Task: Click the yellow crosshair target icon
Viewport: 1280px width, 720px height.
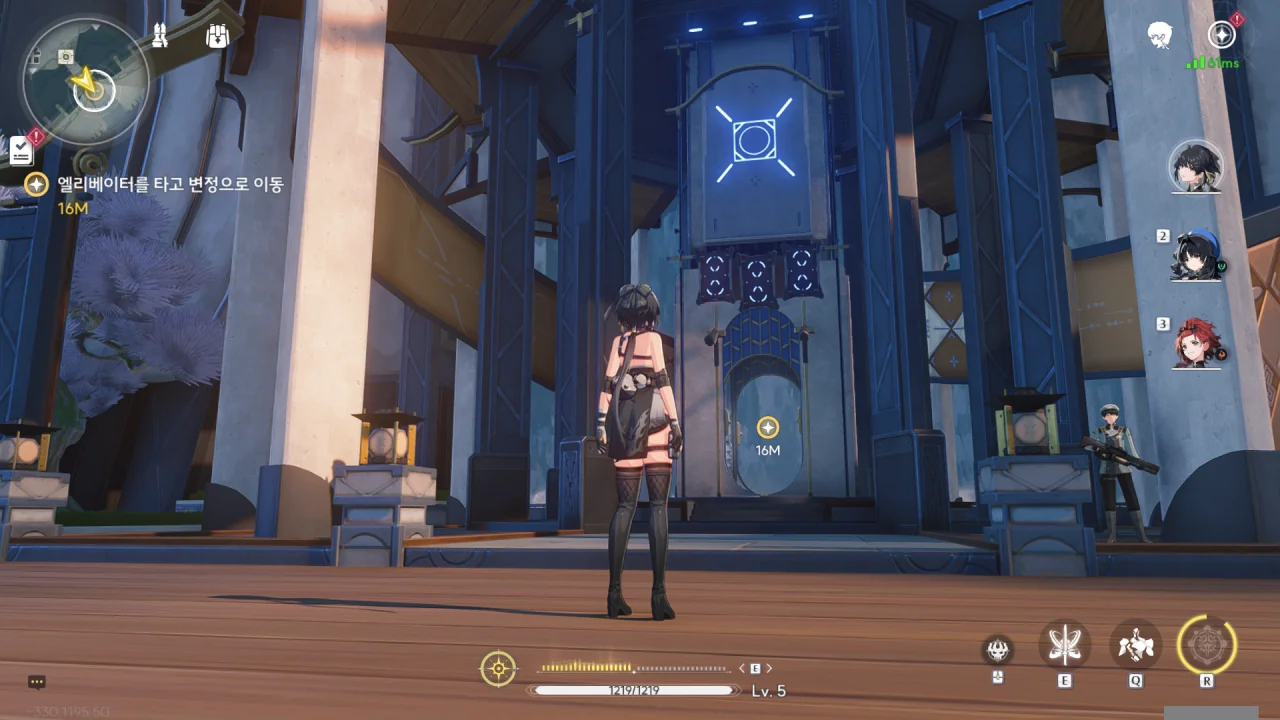Action: click(x=498, y=668)
